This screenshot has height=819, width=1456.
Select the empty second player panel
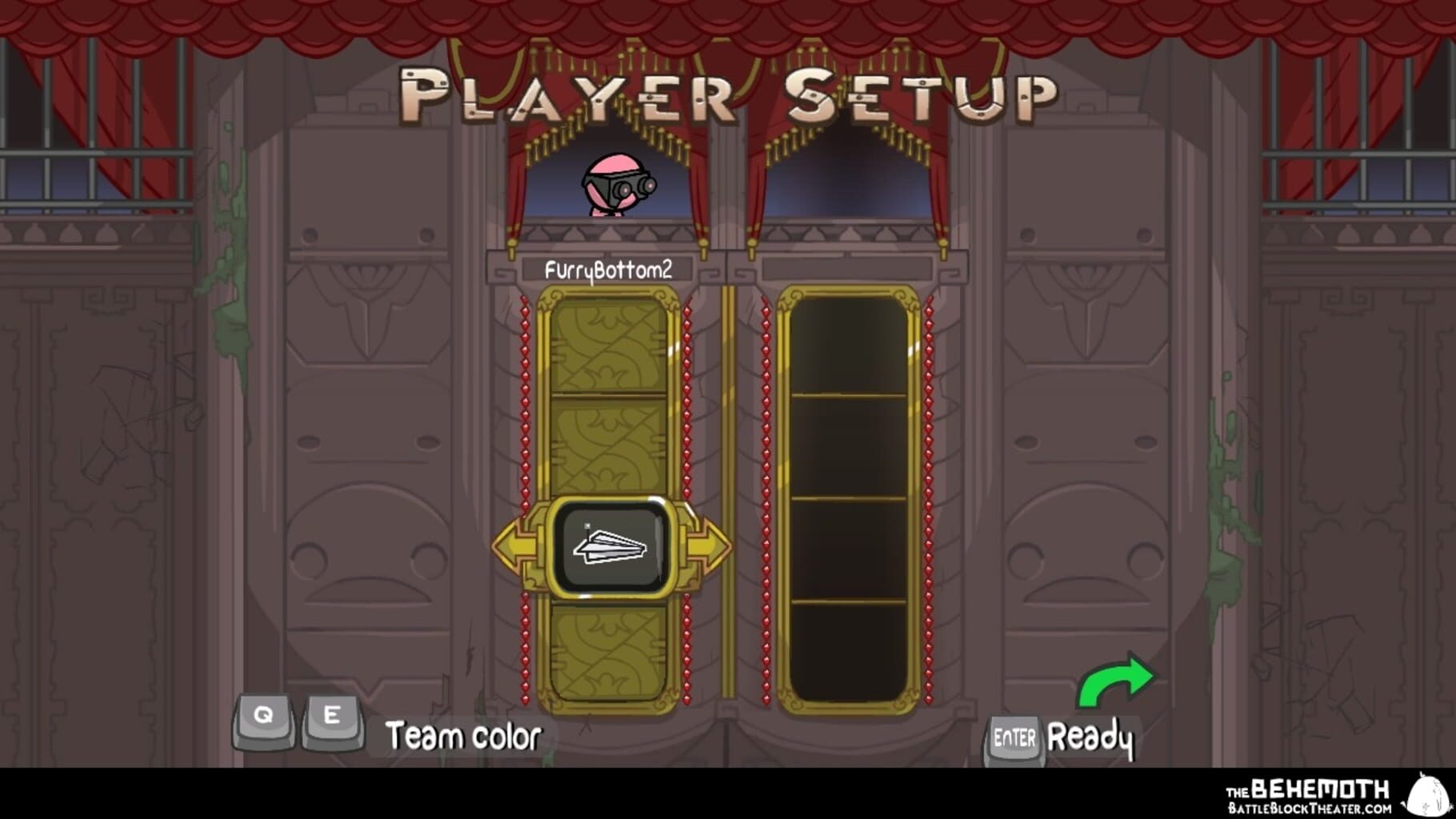click(850, 496)
